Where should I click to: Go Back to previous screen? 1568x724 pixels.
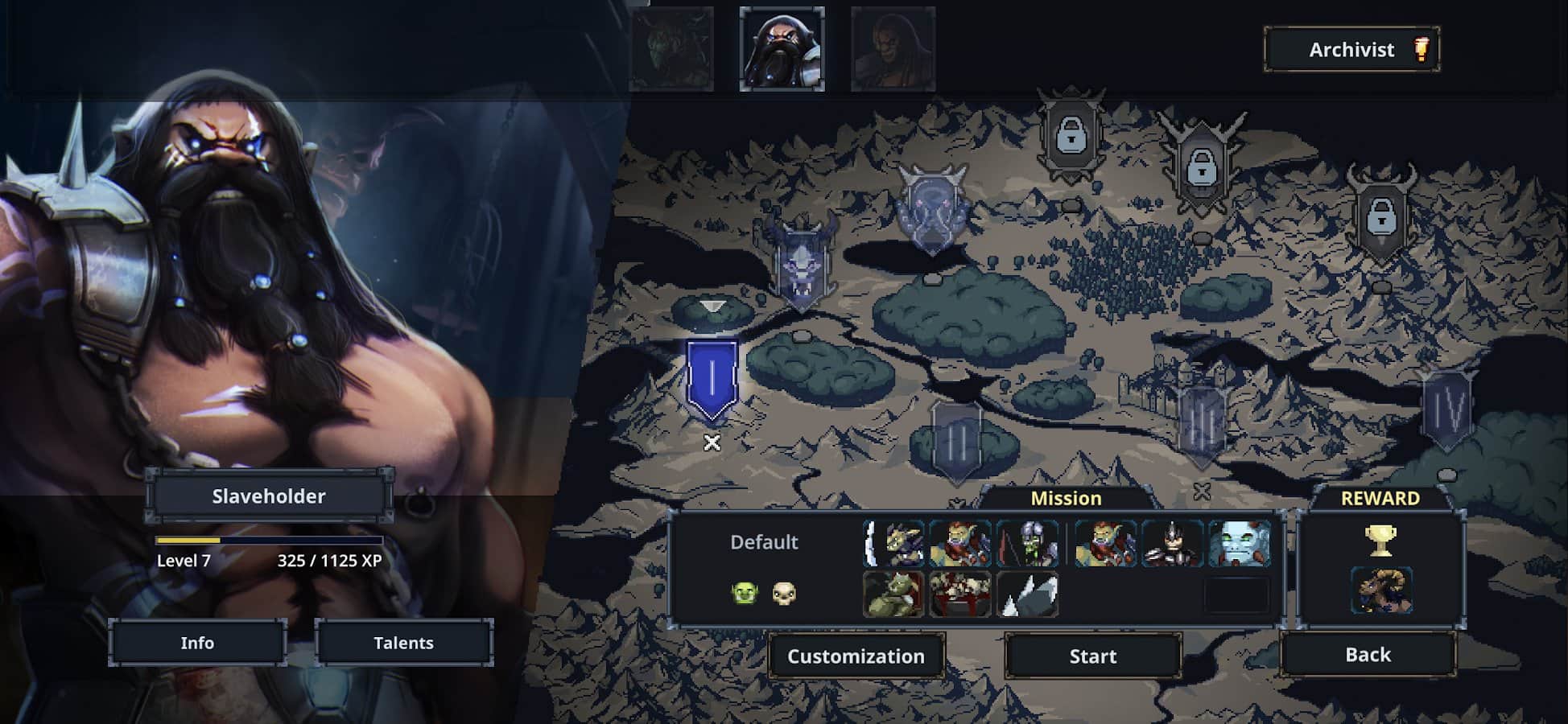[x=1368, y=655]
